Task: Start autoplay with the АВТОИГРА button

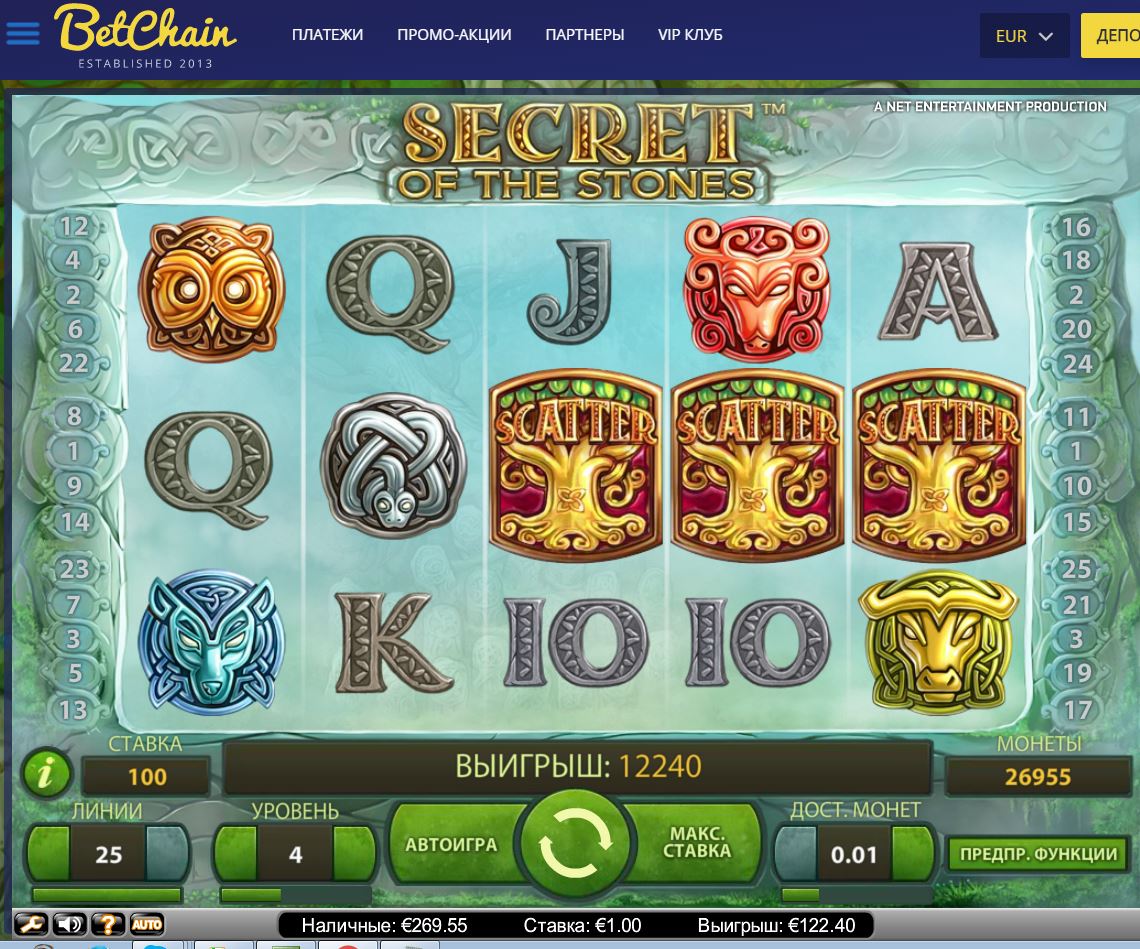Action: coord(451,845)
